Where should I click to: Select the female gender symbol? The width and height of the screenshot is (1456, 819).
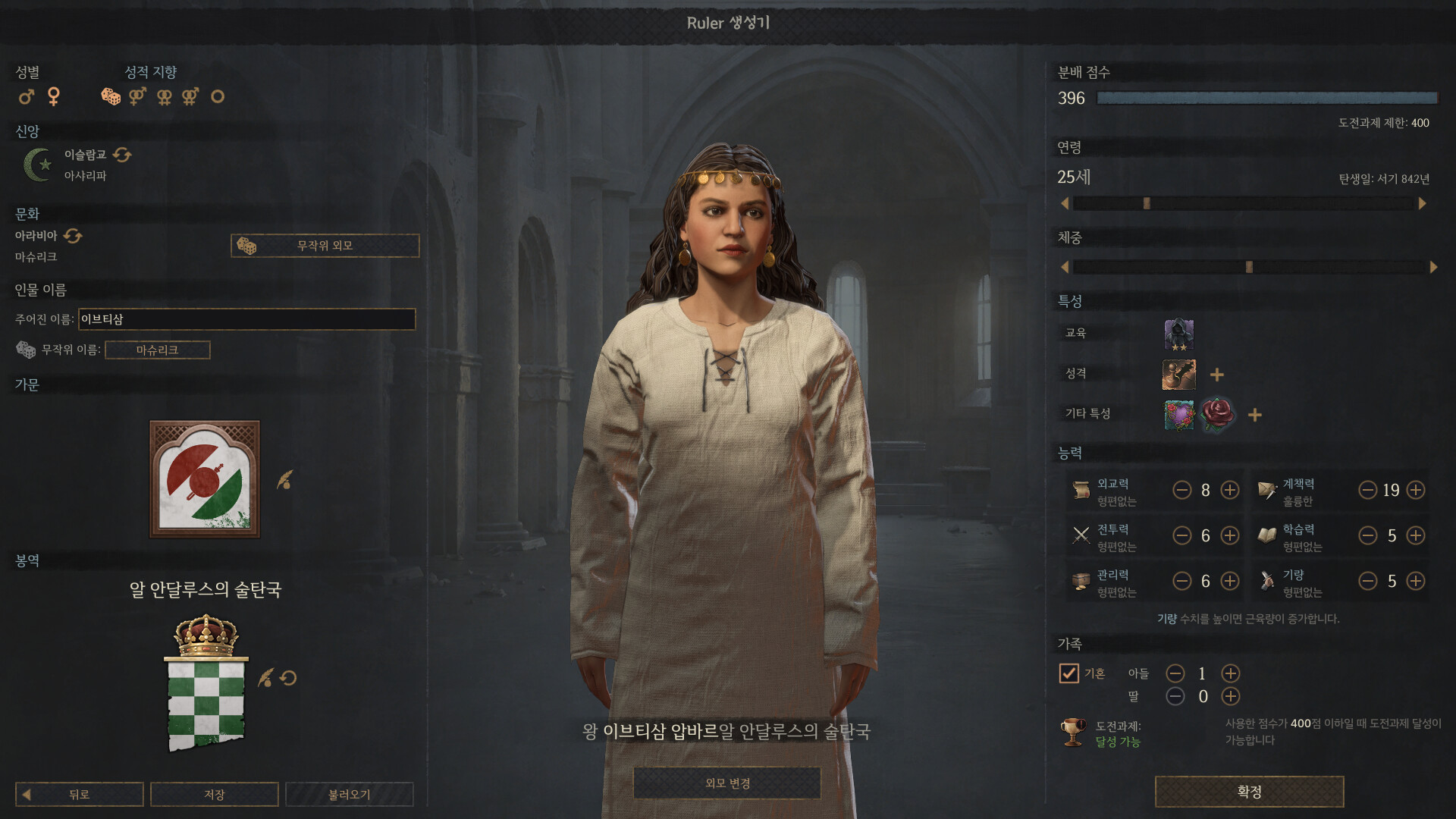tap(54, 96)
